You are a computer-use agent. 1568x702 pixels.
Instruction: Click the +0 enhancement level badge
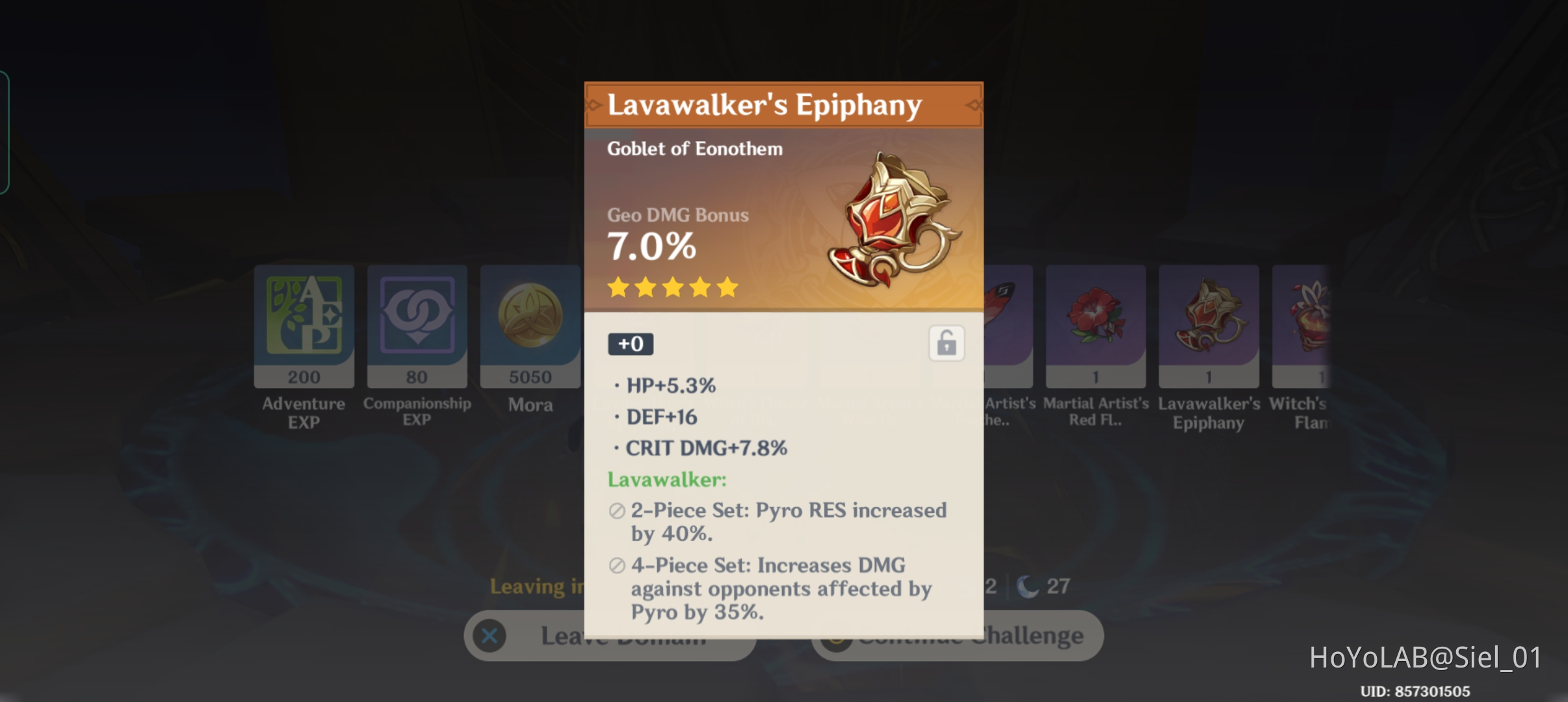[x=630, y=343]
